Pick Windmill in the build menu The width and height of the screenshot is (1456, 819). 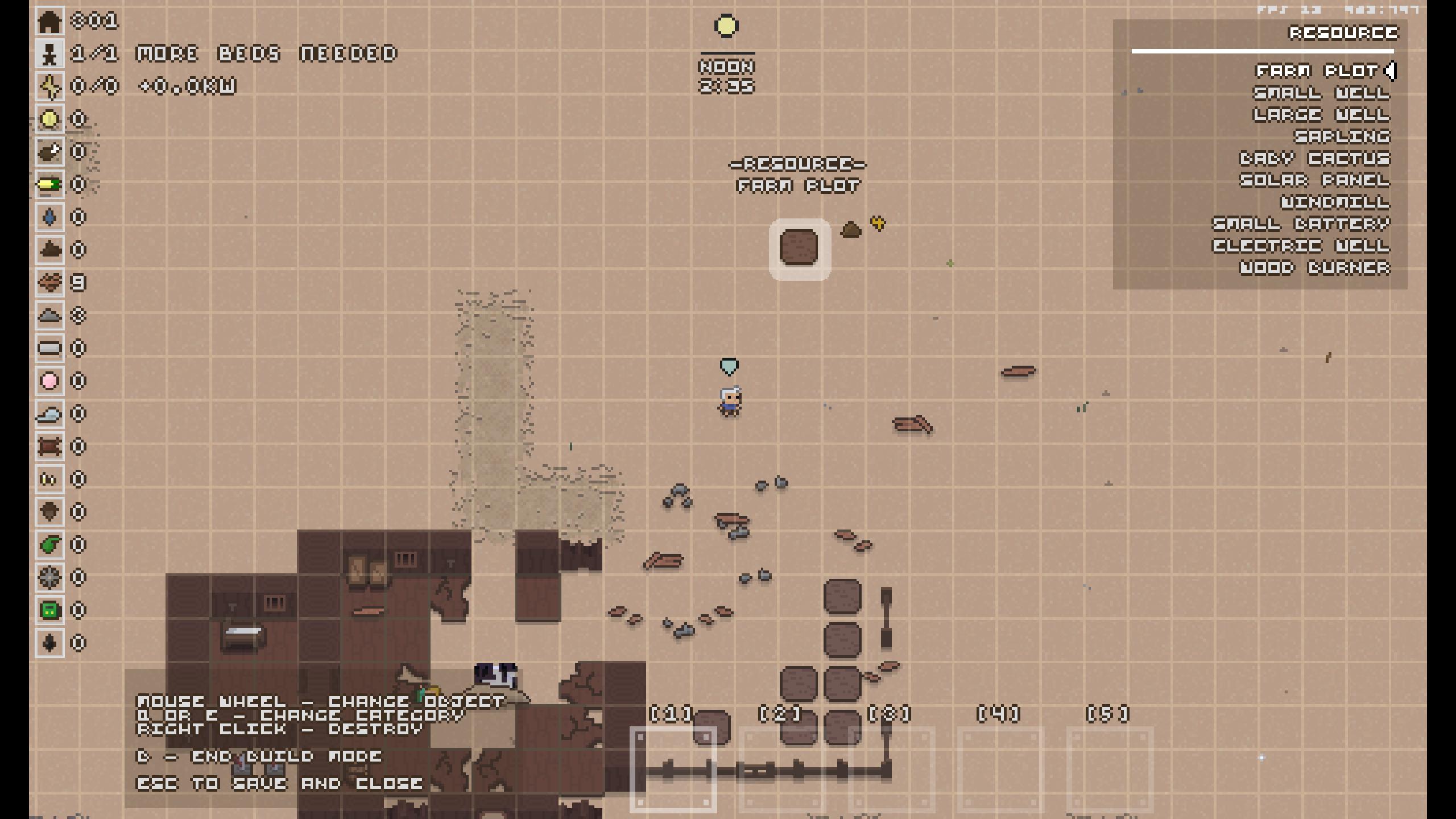(x=1335, y=202)
